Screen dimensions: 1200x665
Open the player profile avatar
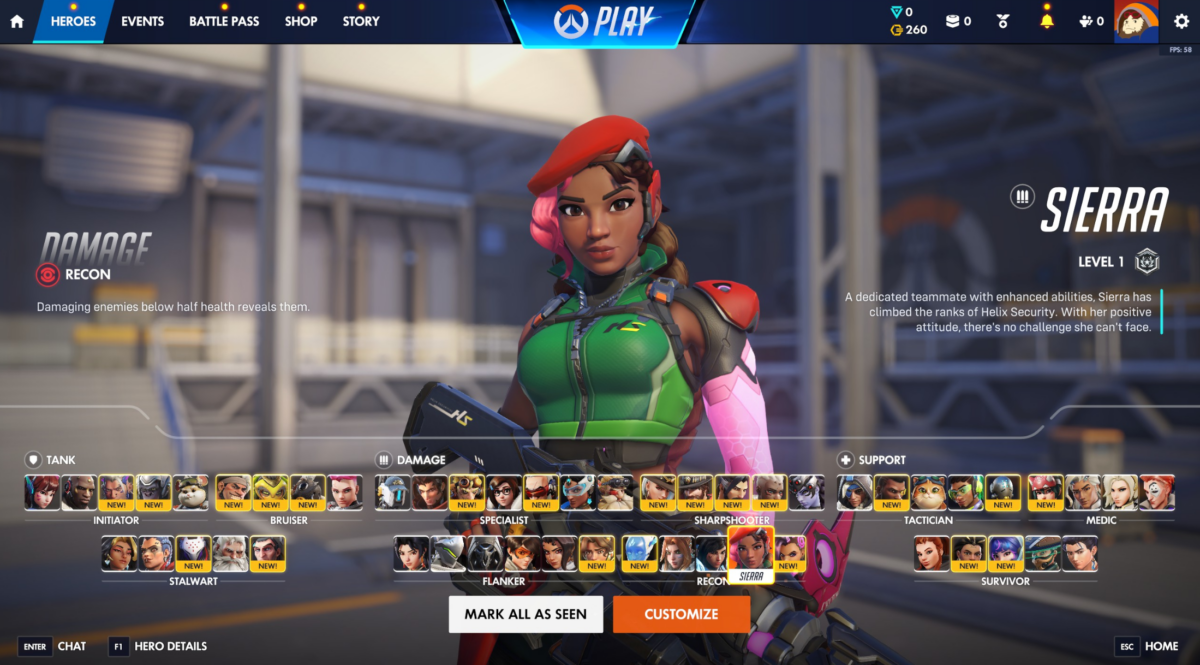tap(1135, 21)
